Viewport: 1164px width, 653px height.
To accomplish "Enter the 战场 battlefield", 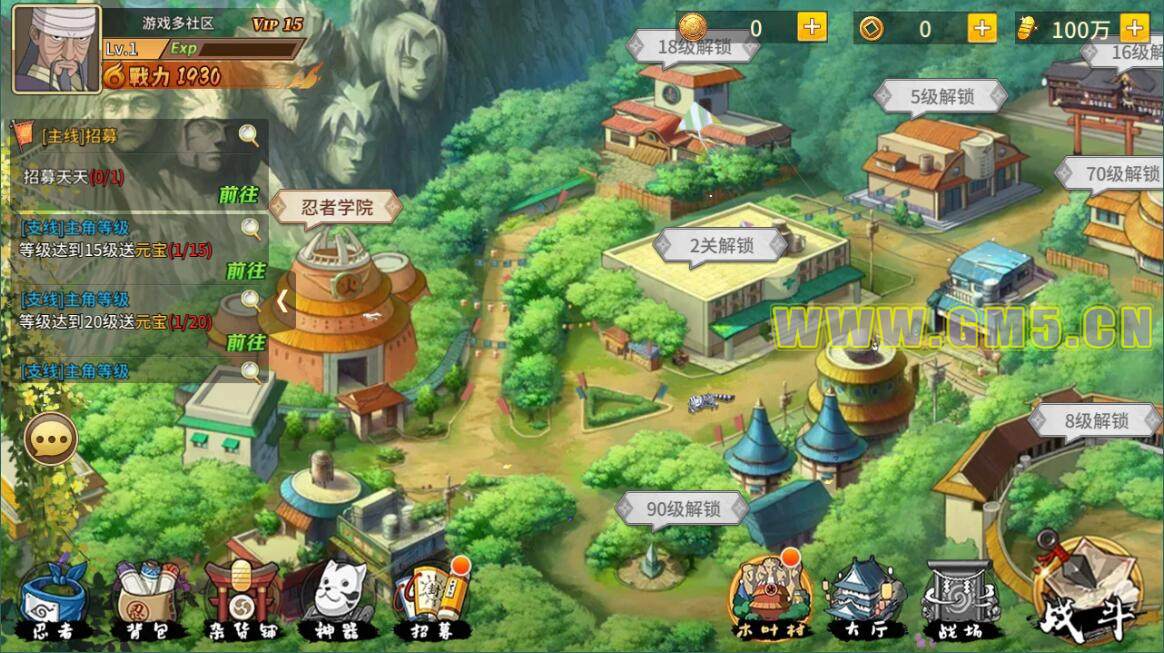I will [x=959, y=598].
